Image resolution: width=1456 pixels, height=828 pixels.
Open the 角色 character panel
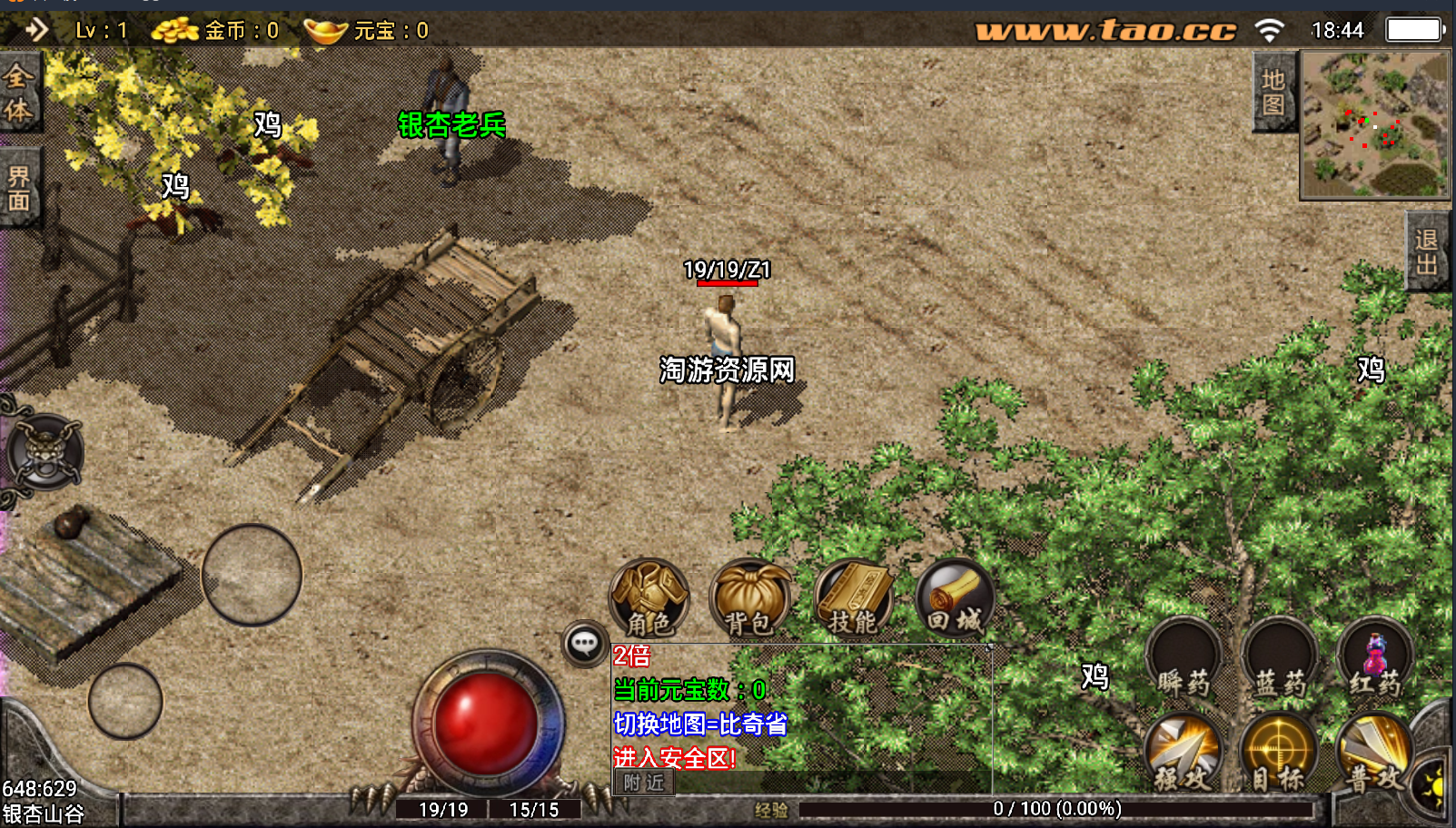point(649,598)
